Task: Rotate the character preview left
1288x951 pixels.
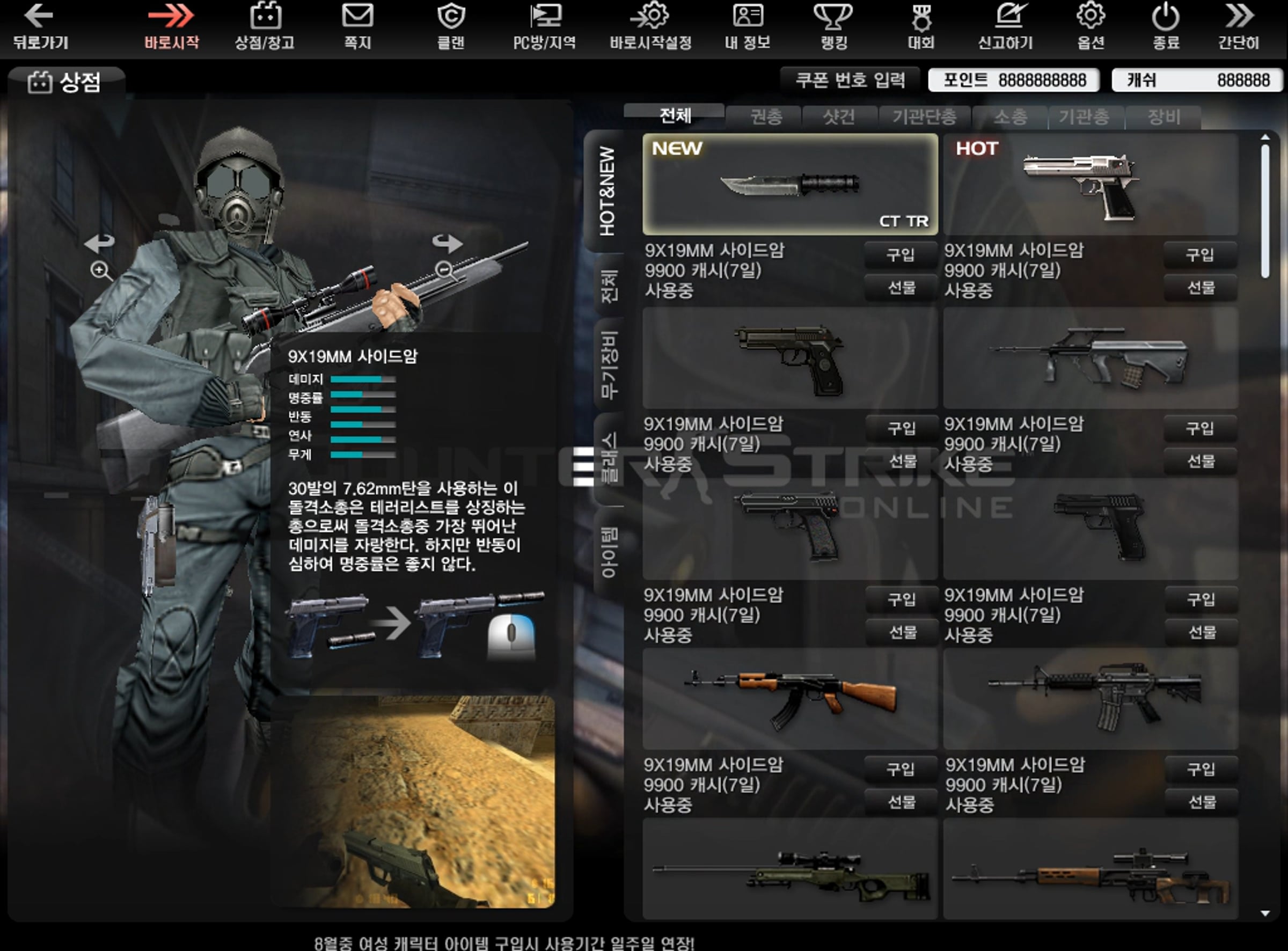Action: click(x=100, y=243)
